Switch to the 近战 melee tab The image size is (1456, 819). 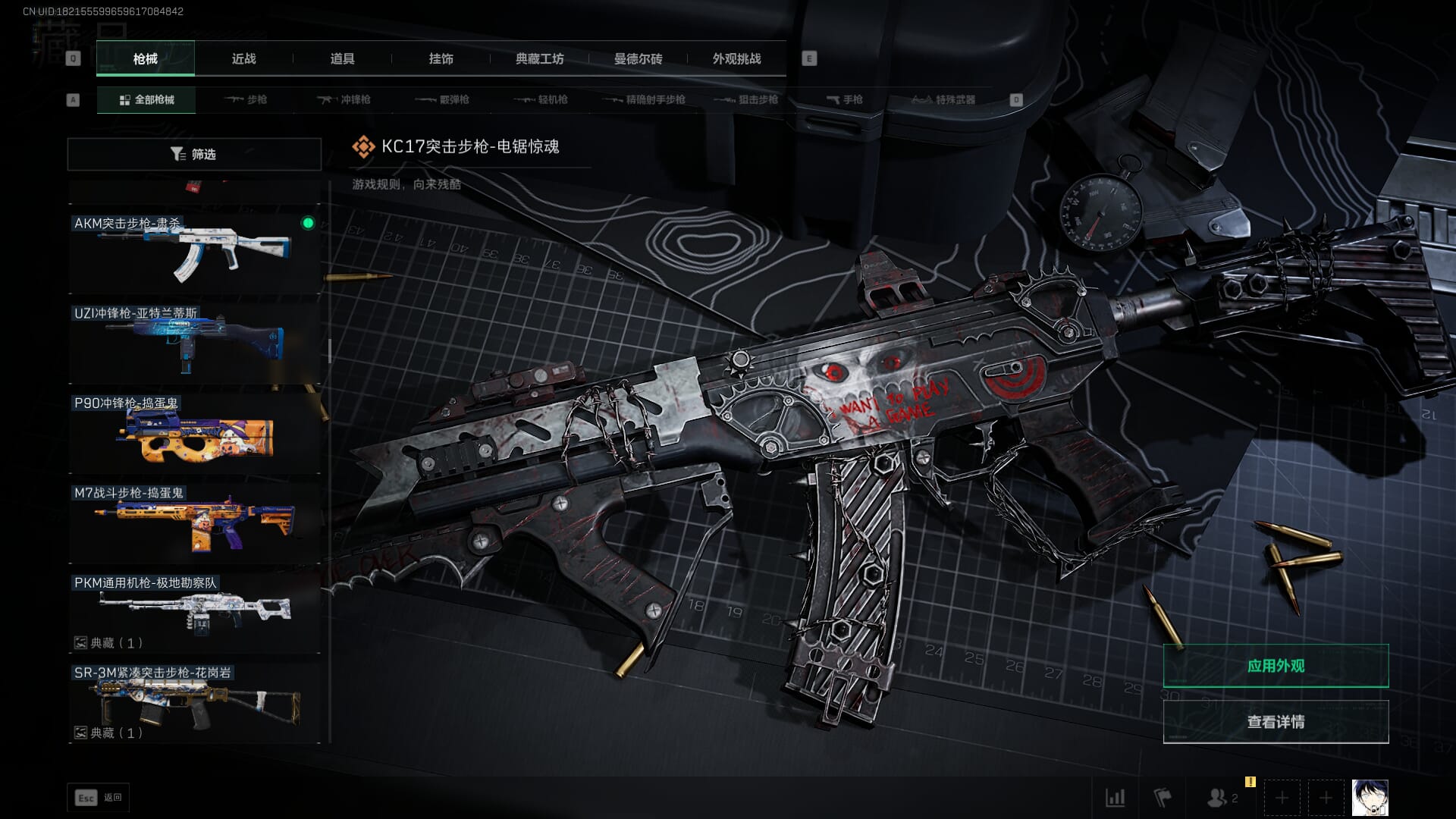point(243,58)
